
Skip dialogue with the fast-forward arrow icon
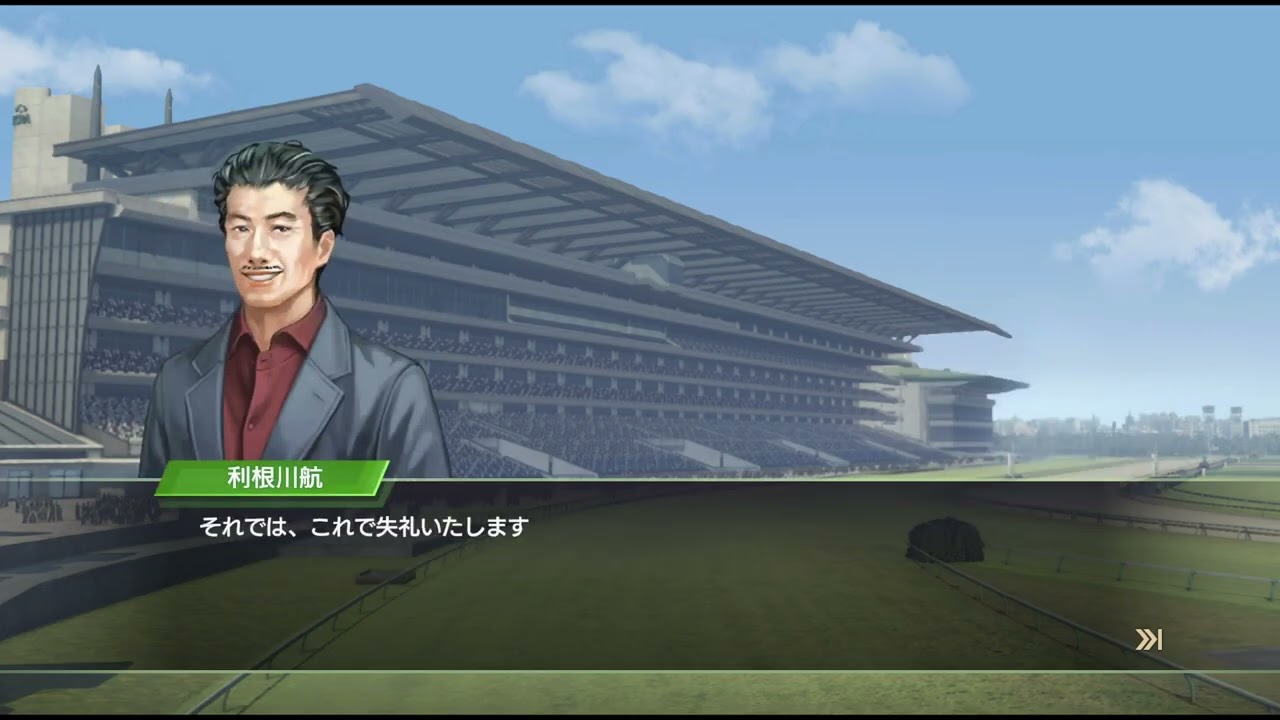click(1148, 640)
